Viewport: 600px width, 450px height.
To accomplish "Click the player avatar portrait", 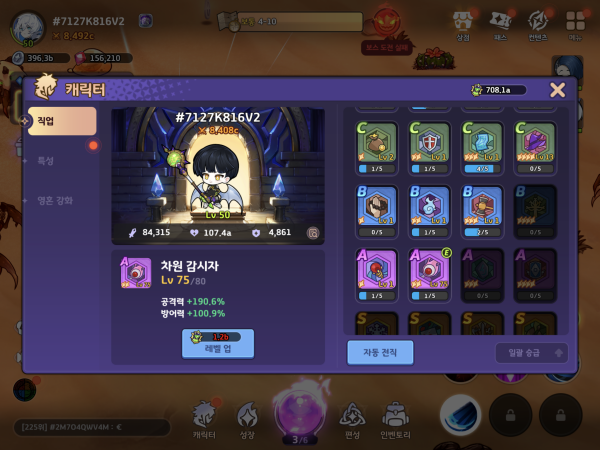I will tap(27, 26).
